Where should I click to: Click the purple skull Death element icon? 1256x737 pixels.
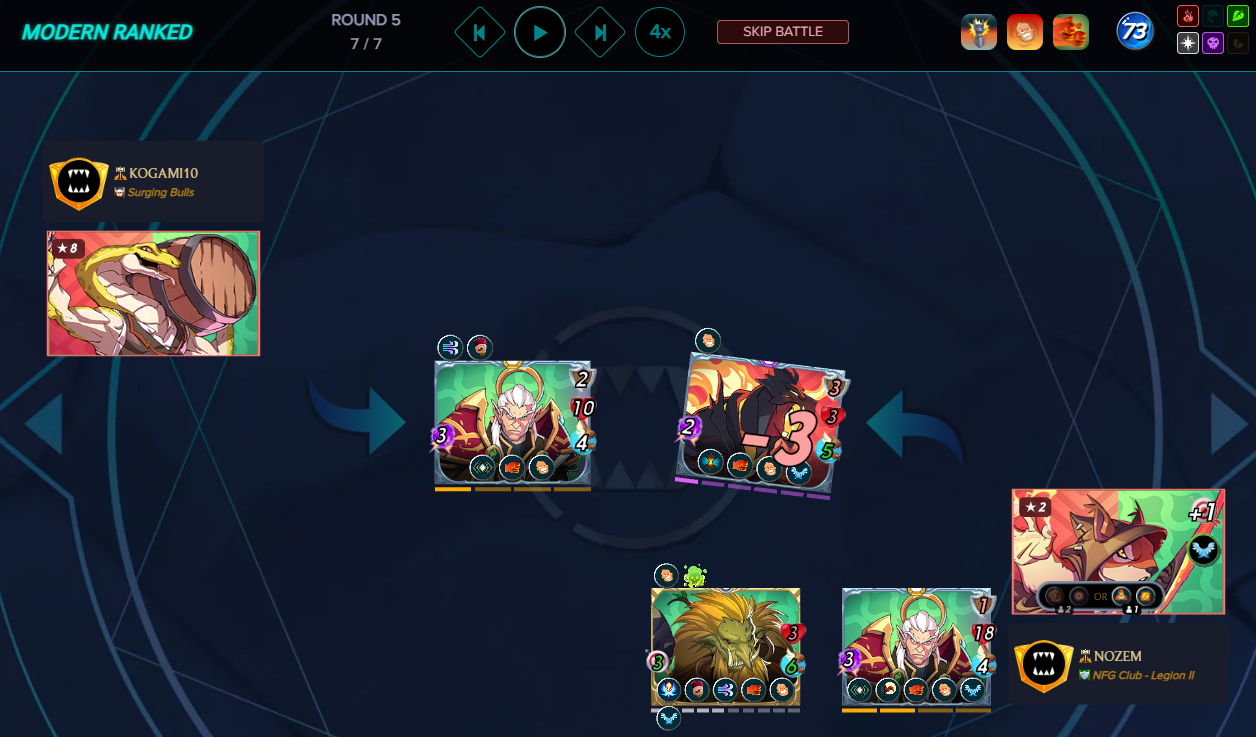point(1211,43)
